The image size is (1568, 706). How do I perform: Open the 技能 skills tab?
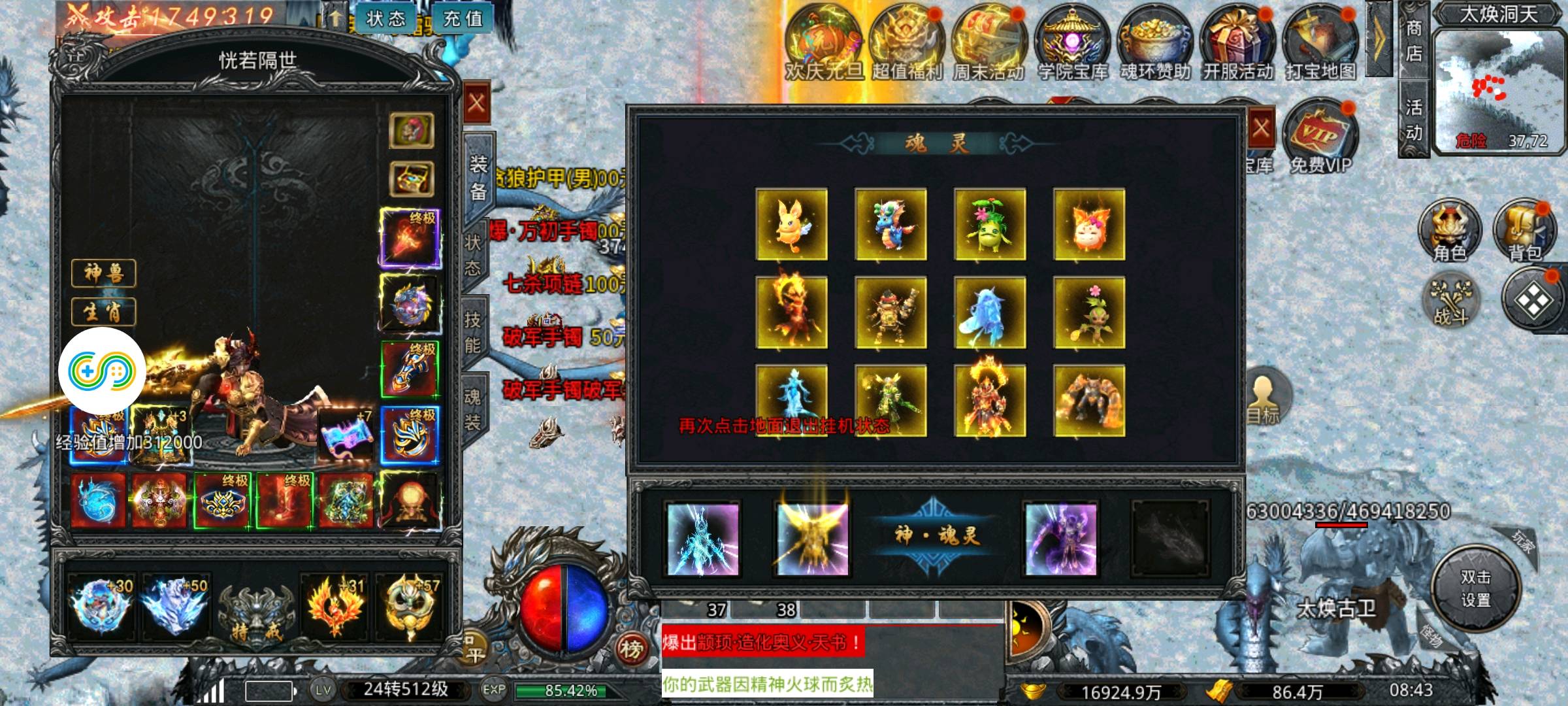coord(473,332)
